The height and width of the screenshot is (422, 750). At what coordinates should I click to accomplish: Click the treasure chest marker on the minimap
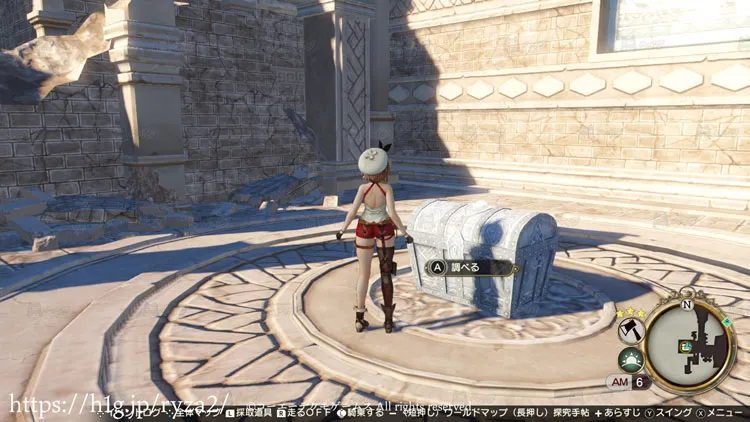pos(686,346)
